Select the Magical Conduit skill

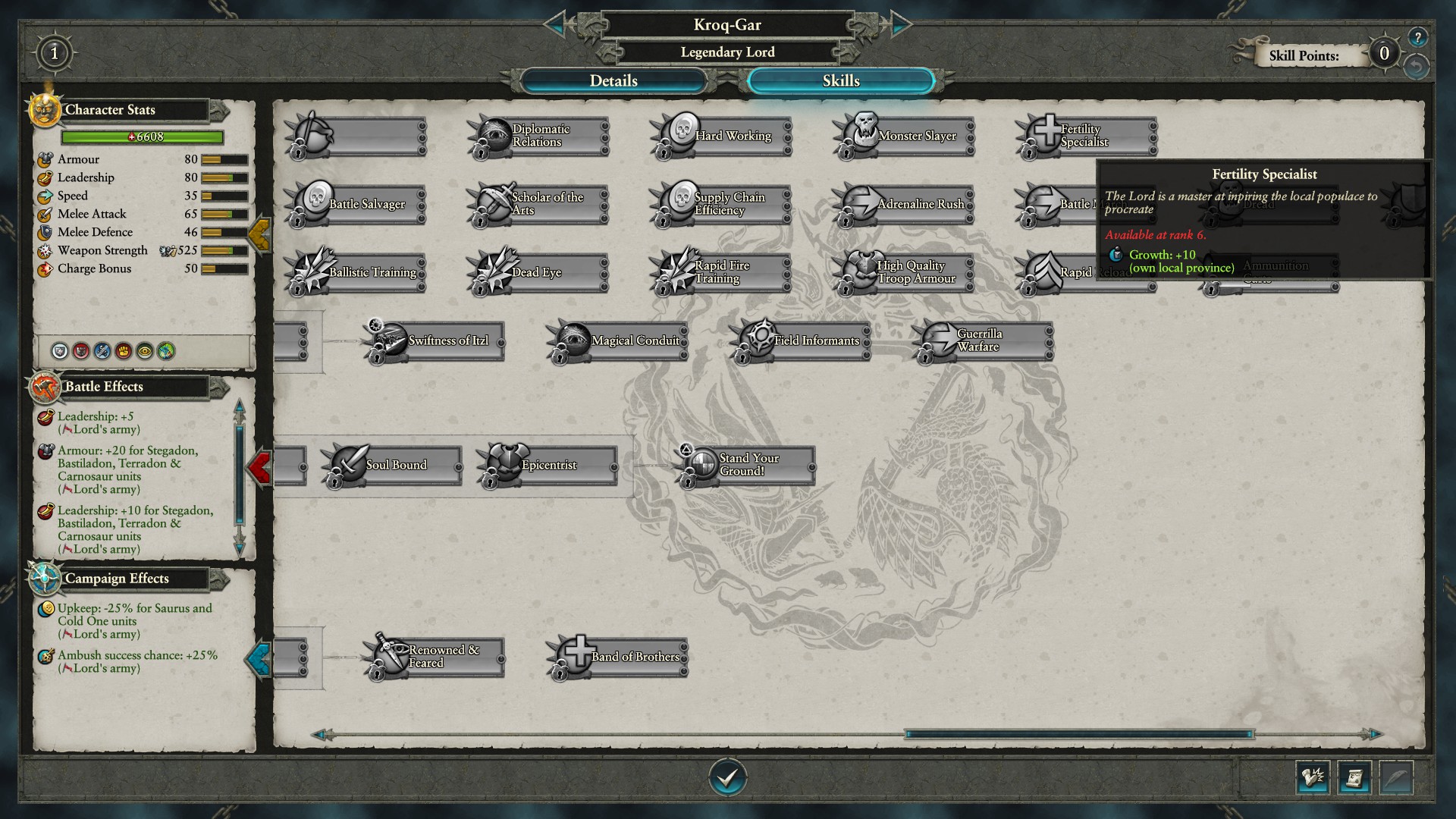[x=618, y=341]
